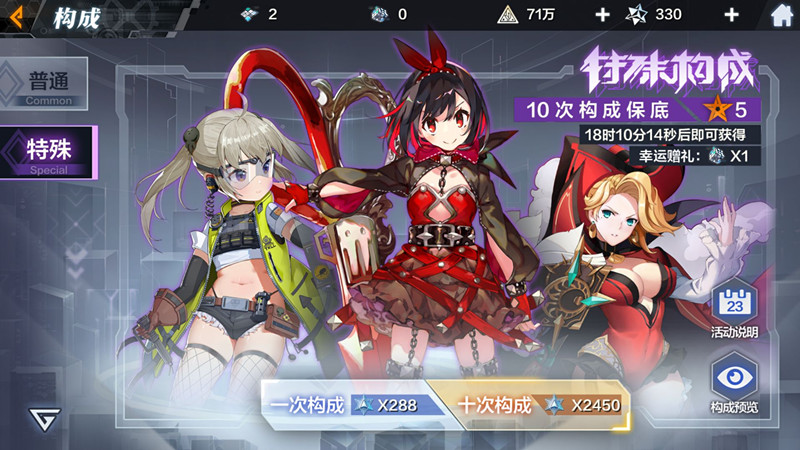This screenshot has height=450, width=800.
Task: Add more star gems with the plus button beside 330
Action: click(731, 15)
